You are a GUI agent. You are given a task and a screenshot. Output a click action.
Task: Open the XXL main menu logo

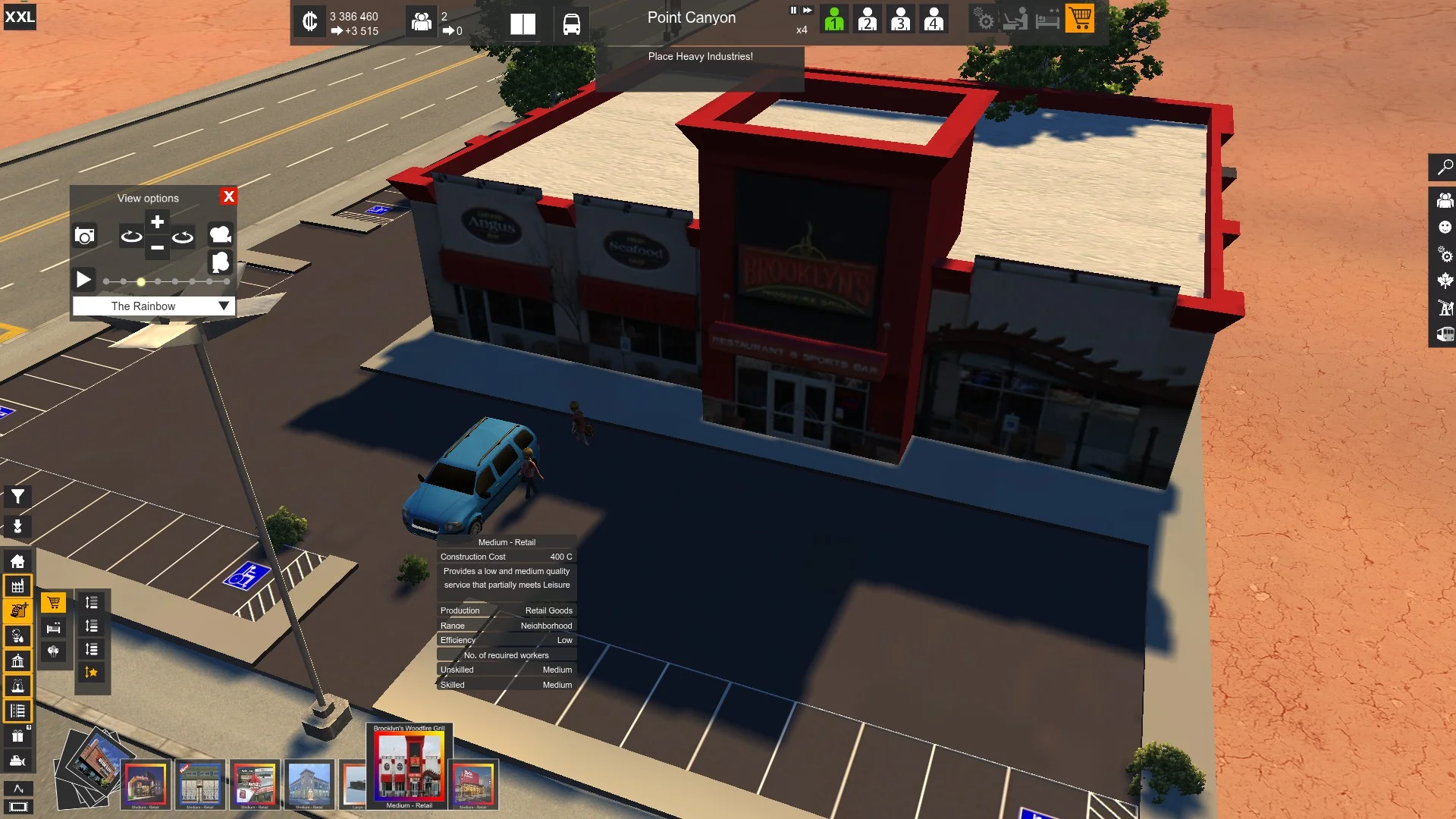pos(20,17)
